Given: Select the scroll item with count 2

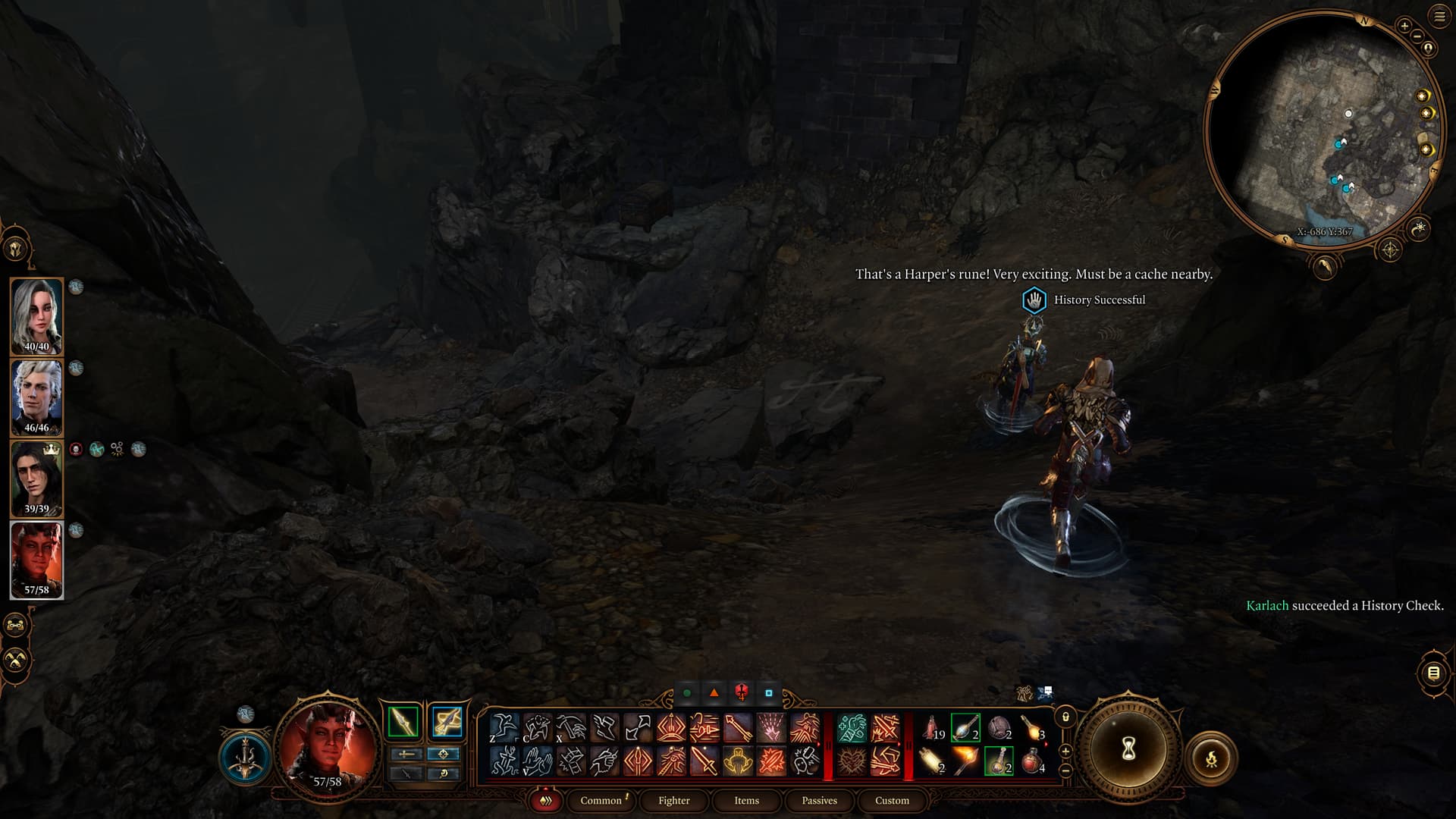Looking at the screenshot, I should (932, 760).
